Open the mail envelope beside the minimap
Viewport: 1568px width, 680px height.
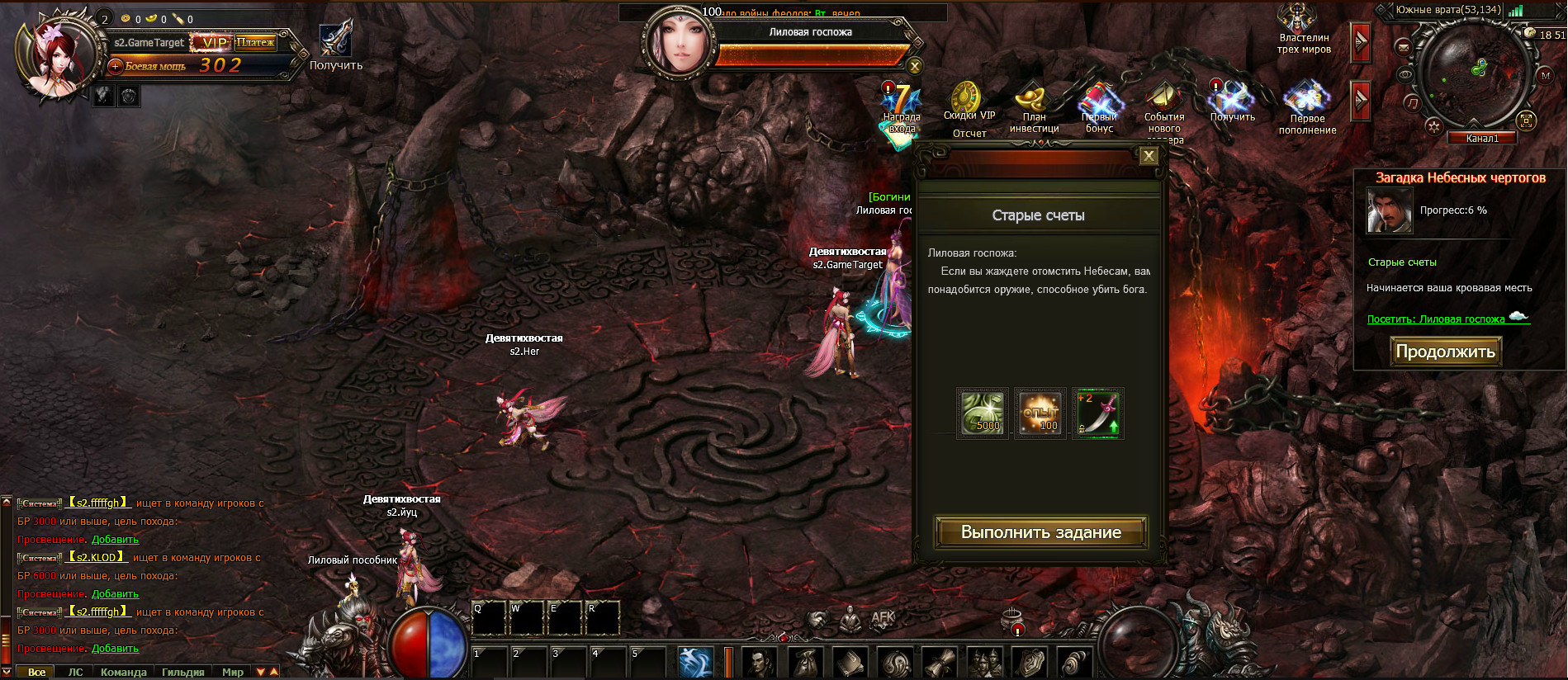(x=1403, y=48)
